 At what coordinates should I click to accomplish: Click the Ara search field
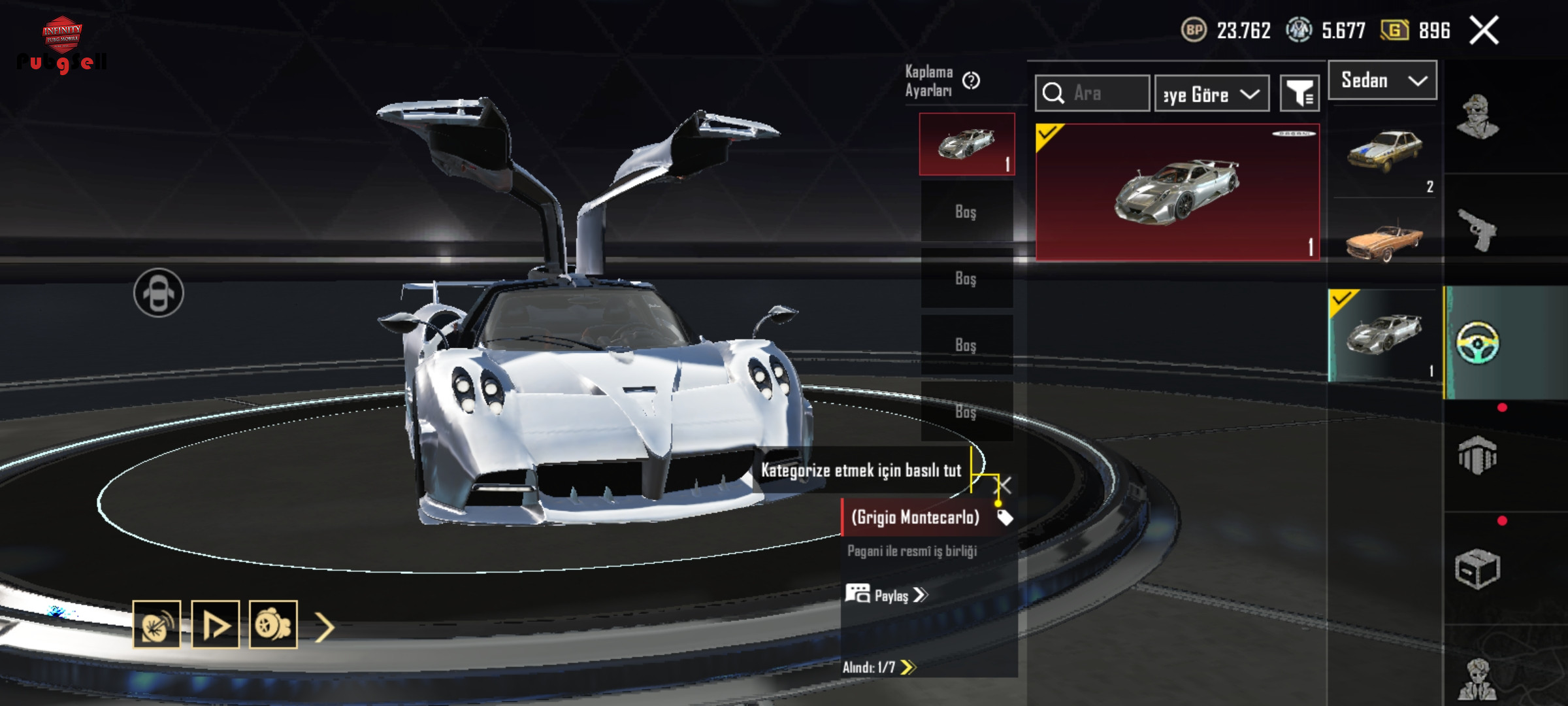pos(1092,93)
